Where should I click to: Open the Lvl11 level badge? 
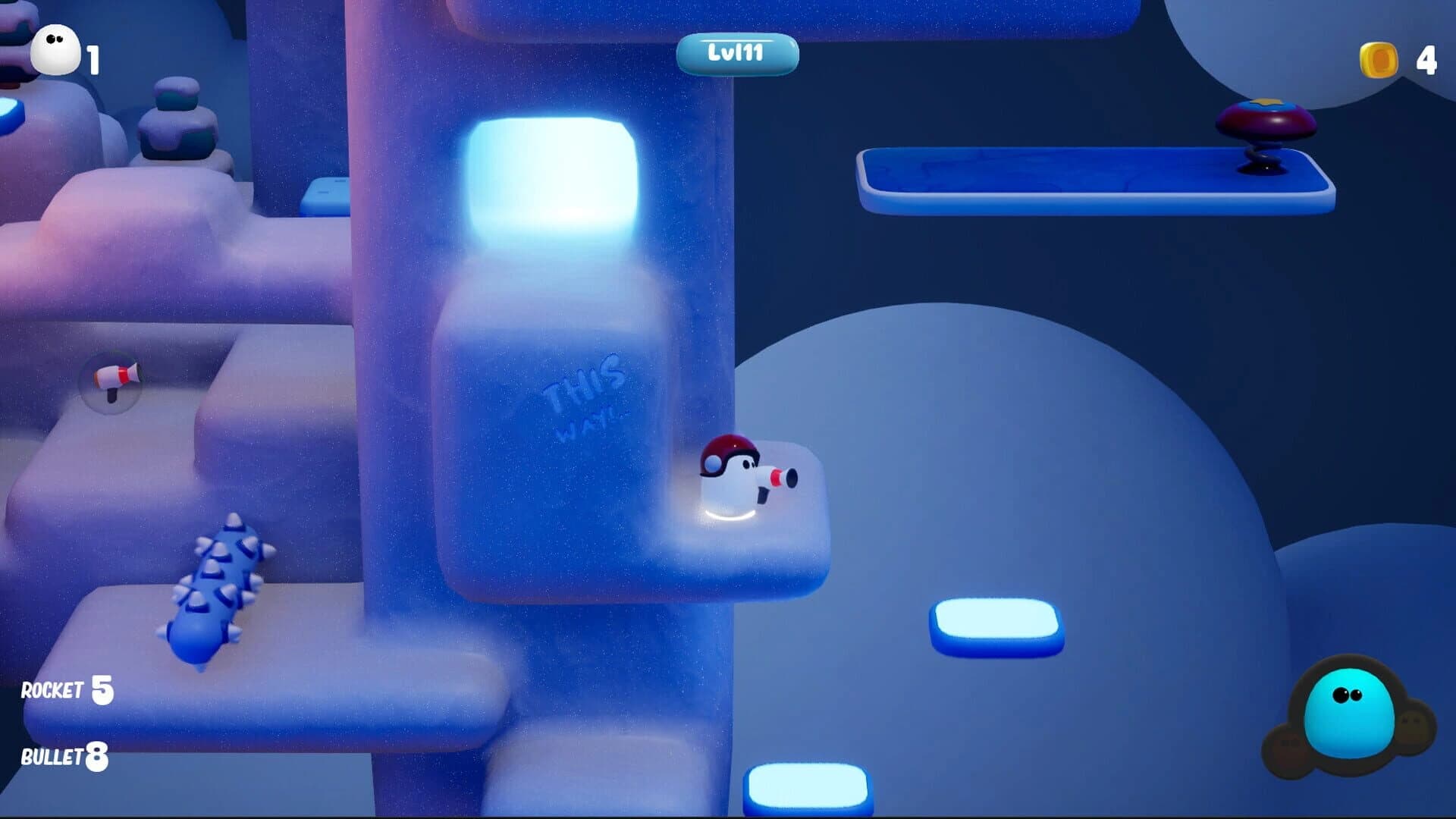click(x=739, y=52)
